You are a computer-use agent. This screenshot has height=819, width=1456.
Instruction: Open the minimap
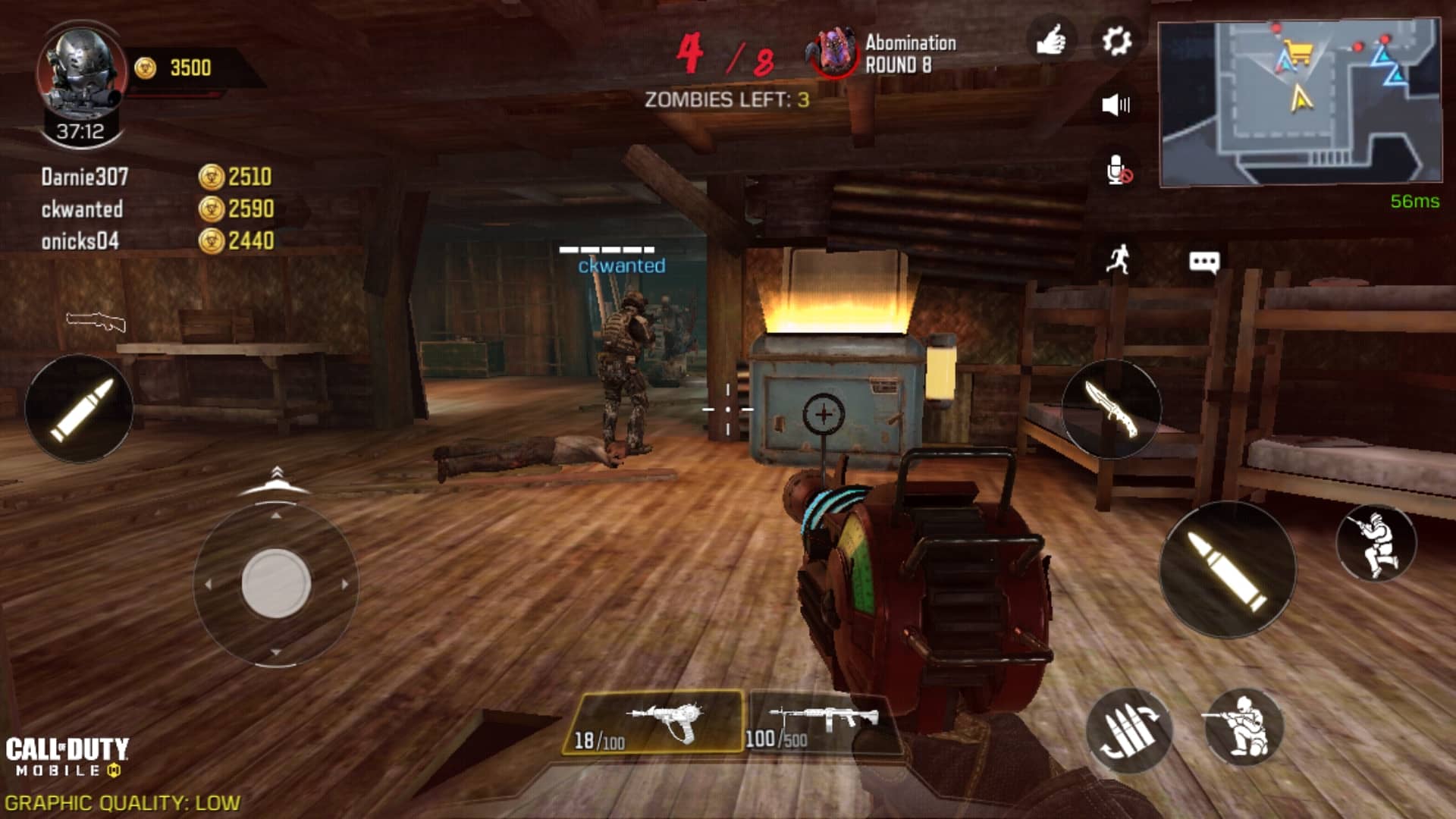[x=1300, y=103]
